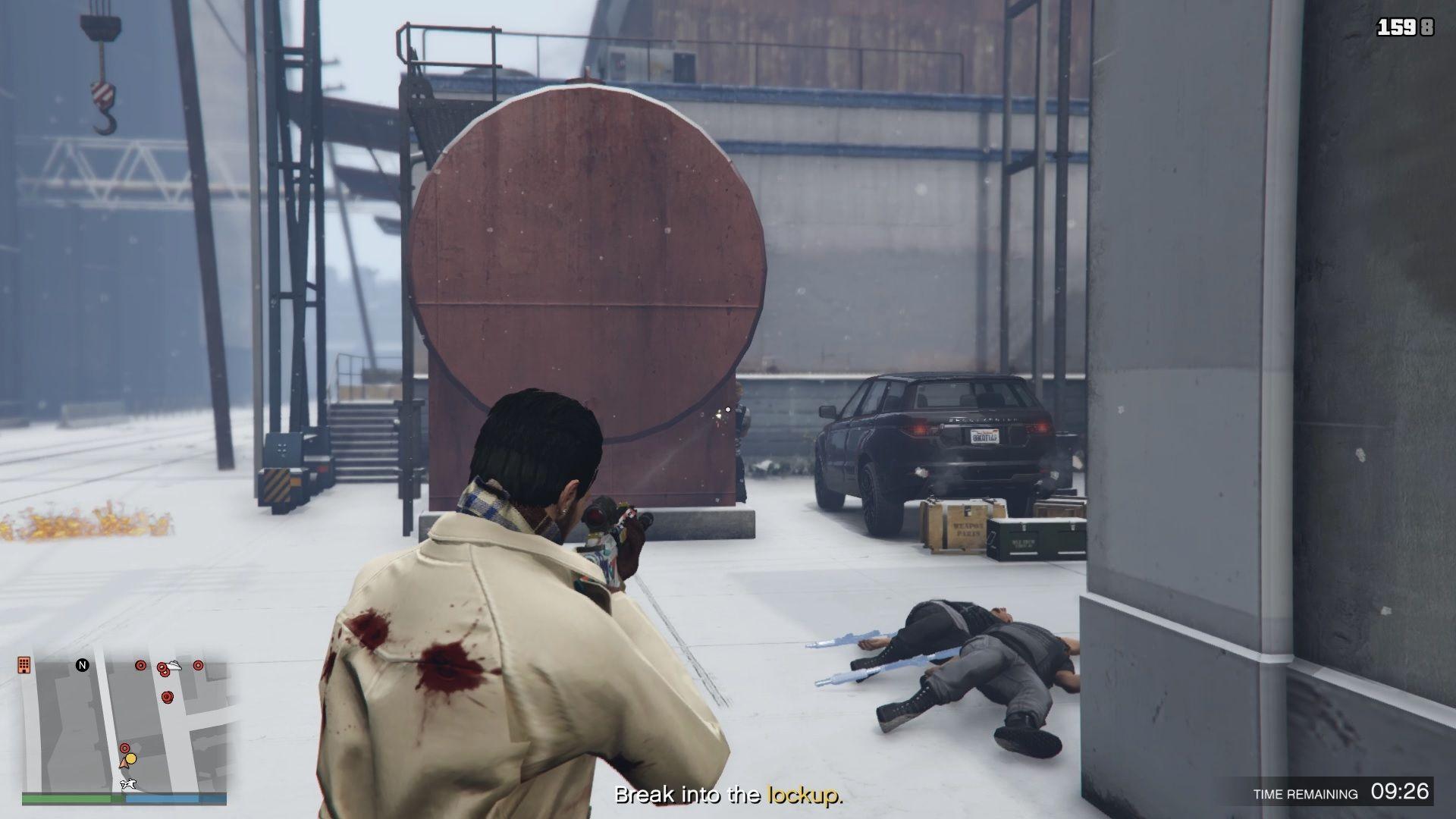Click the topmost red enemy blip on the minimap
The height and width of the screenshot is (819, 1456).
click(x=140, y=665)
